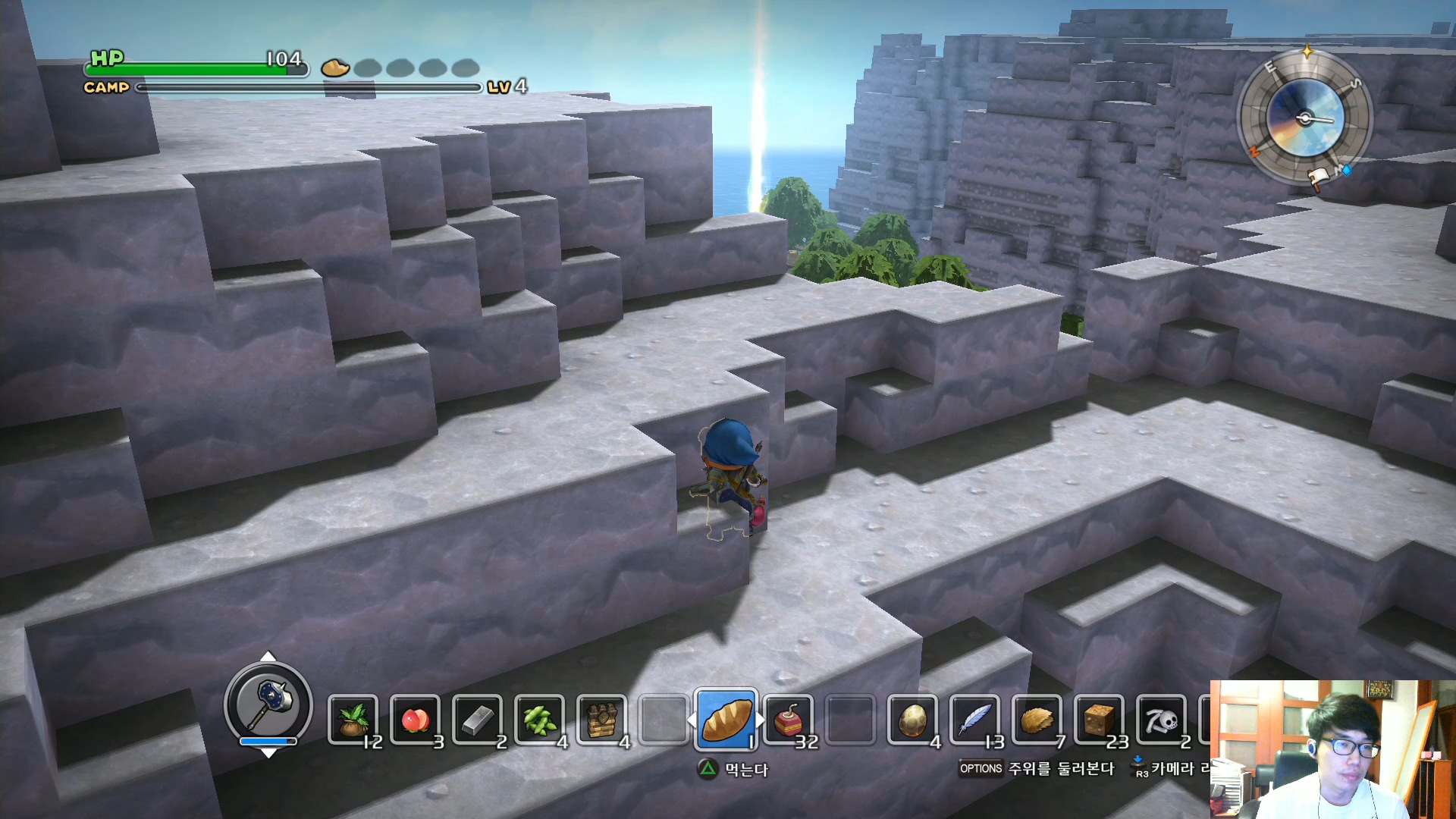Select the skull and bones slot
Viewport: 1456px width, 819px height.
pos(1161,720)
